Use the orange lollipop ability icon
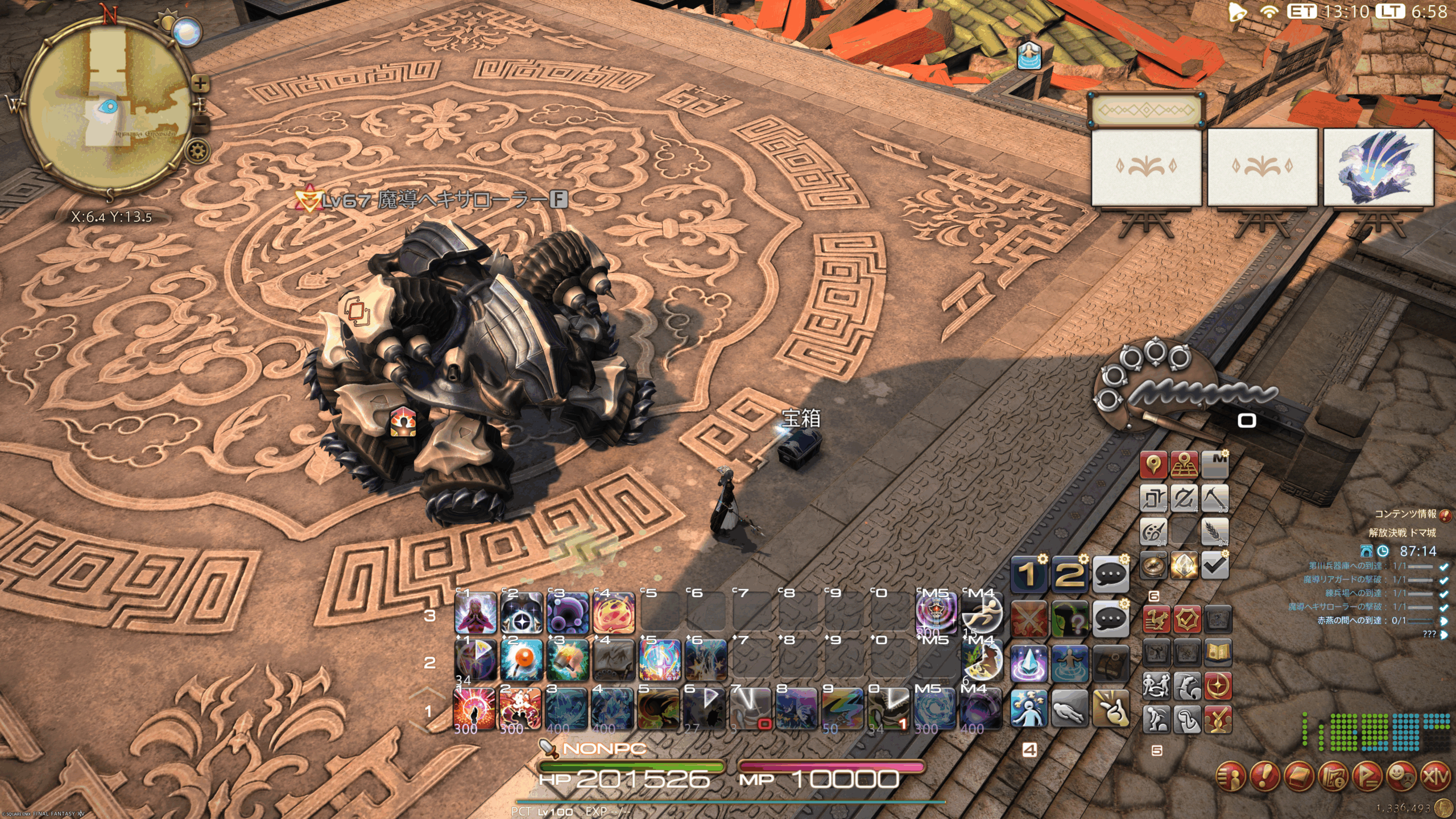The width and height of the screenshot is (1456, 819). pyautogui.click(x=521, y=660)
